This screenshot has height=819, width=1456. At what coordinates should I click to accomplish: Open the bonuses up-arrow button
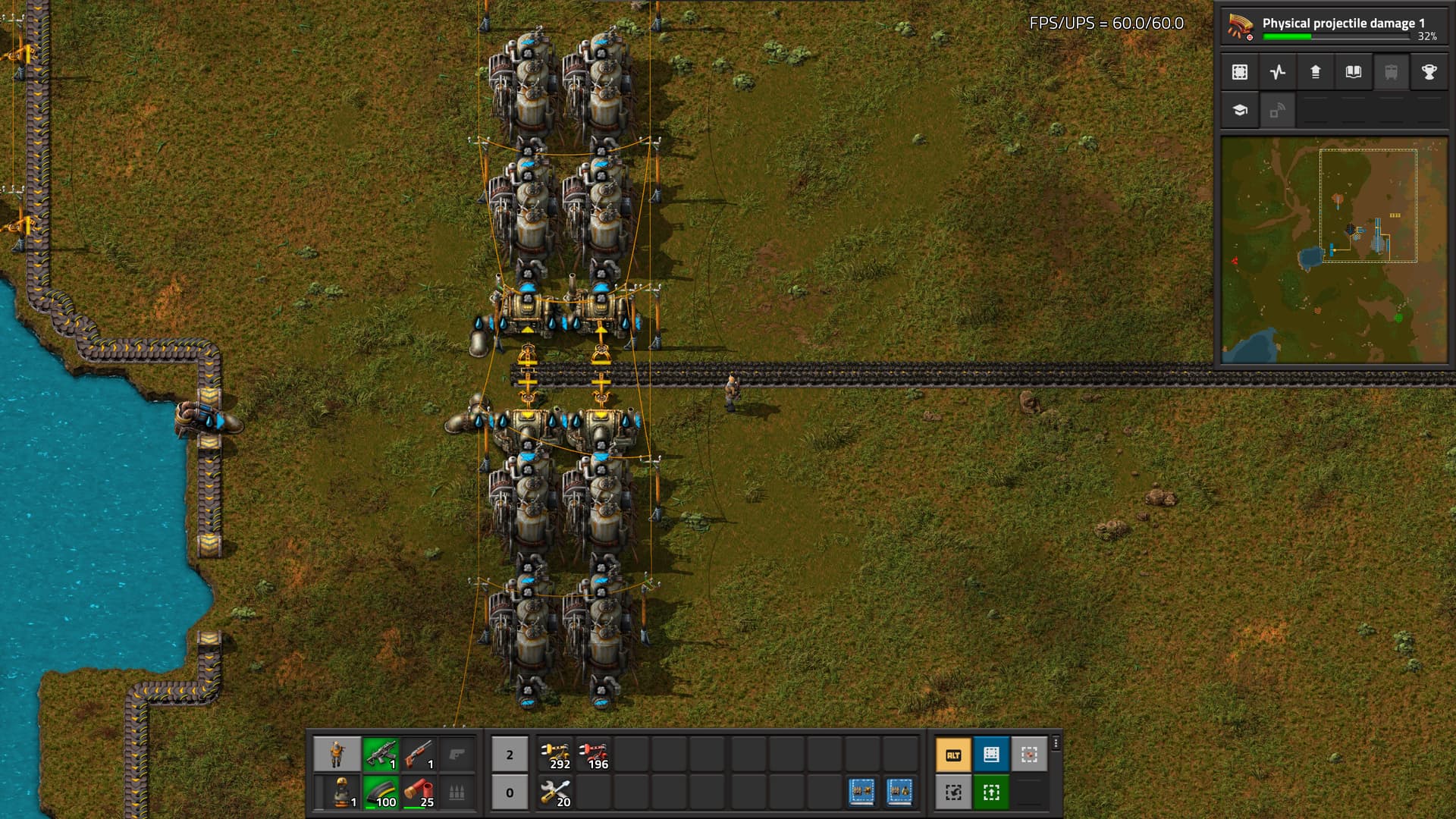pos(1316,73)
